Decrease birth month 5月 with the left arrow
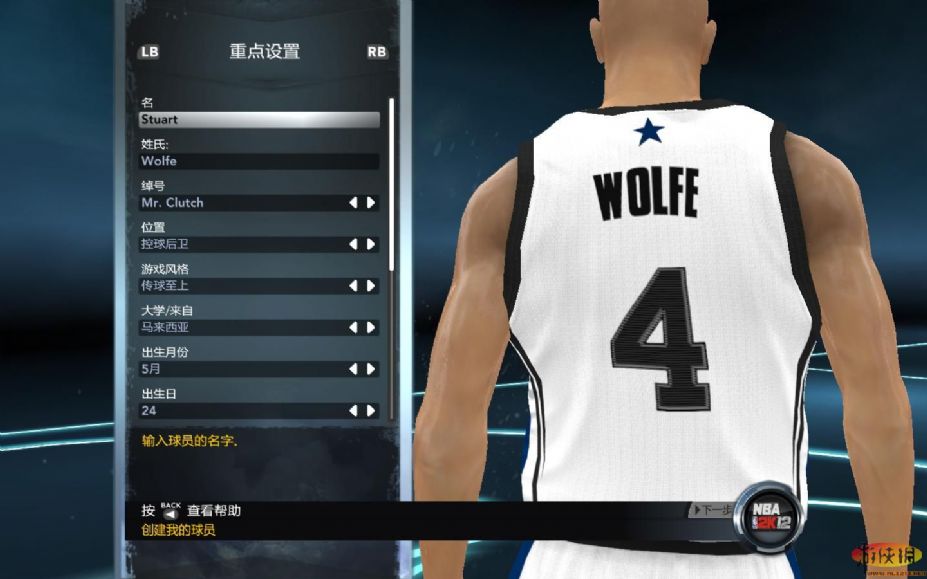The image size is (927, 579). 353,369
